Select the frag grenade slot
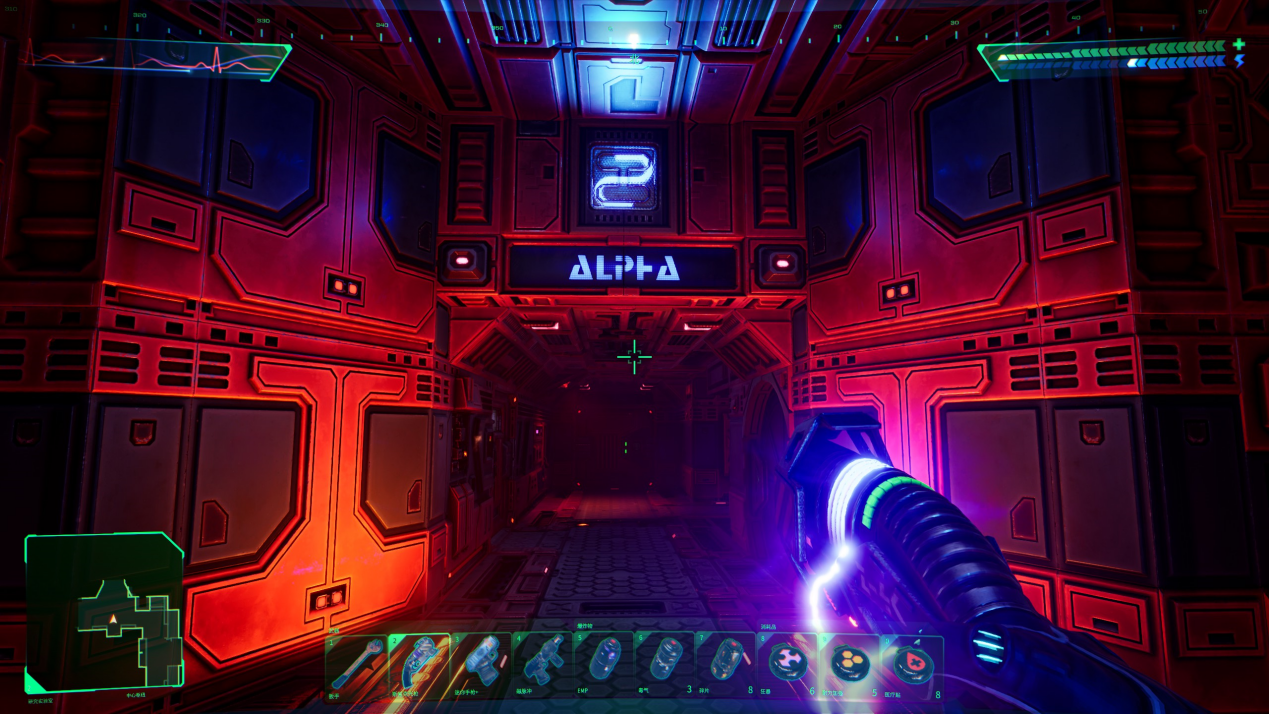The height and width of the screenshot is (714, 1269). (x=726, y=664)
